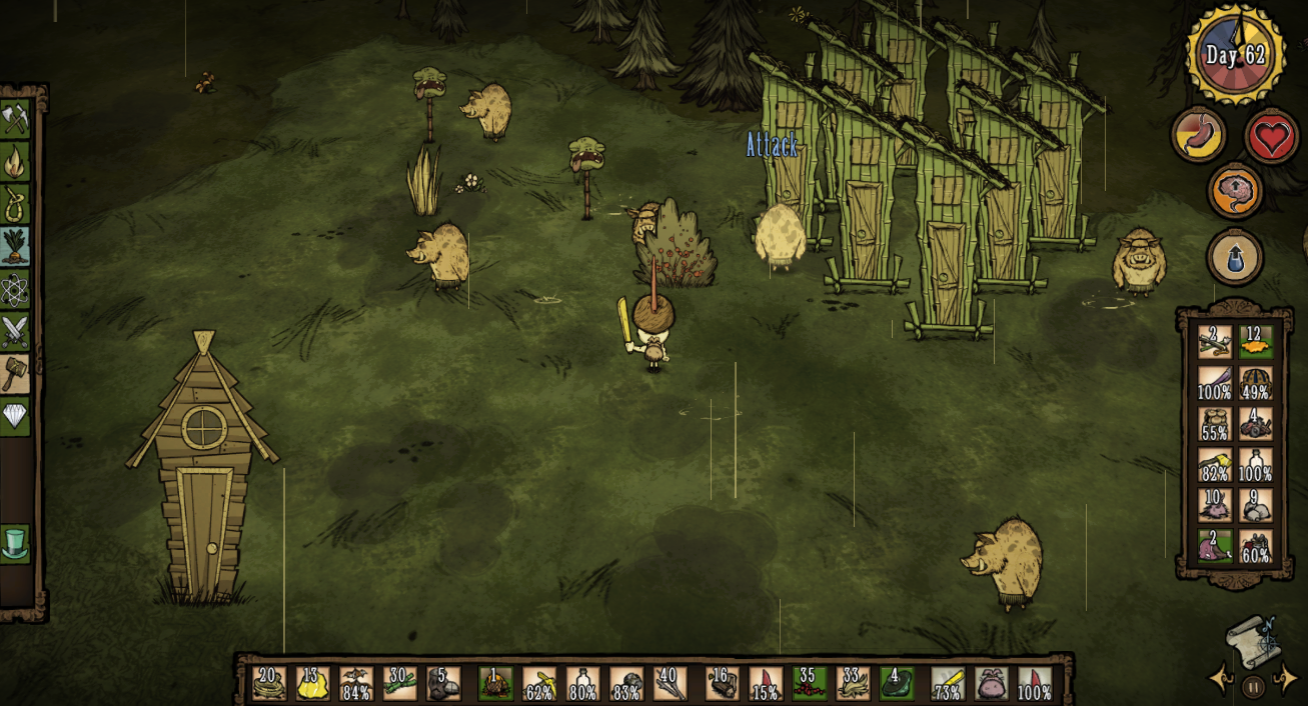The image size is (1308, 706).
Task: Select the stack of 20 grass nests
Action: click(x=269, y=683)
